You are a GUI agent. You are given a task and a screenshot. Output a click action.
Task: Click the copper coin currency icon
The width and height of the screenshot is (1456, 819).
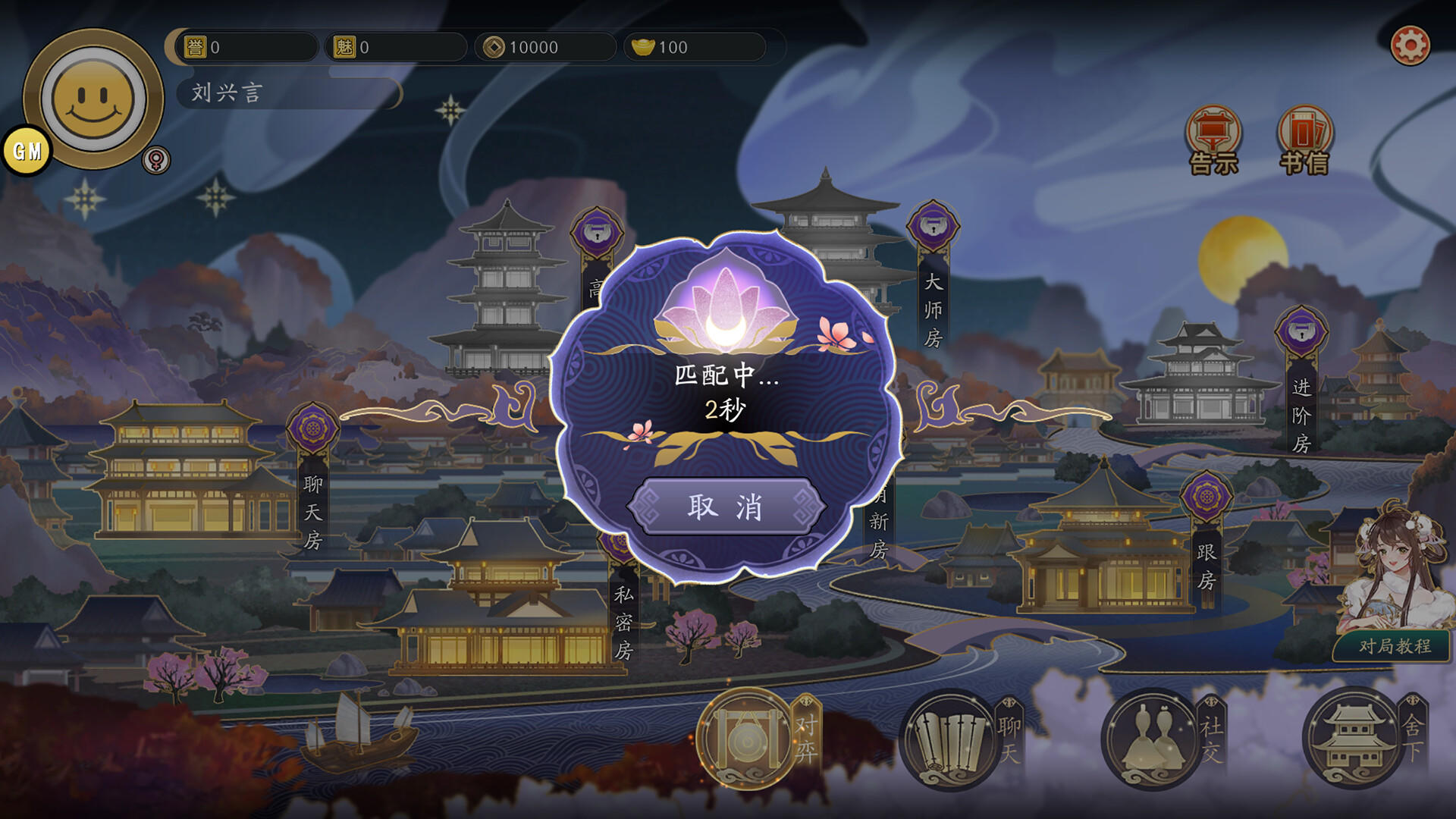point(494,47)
